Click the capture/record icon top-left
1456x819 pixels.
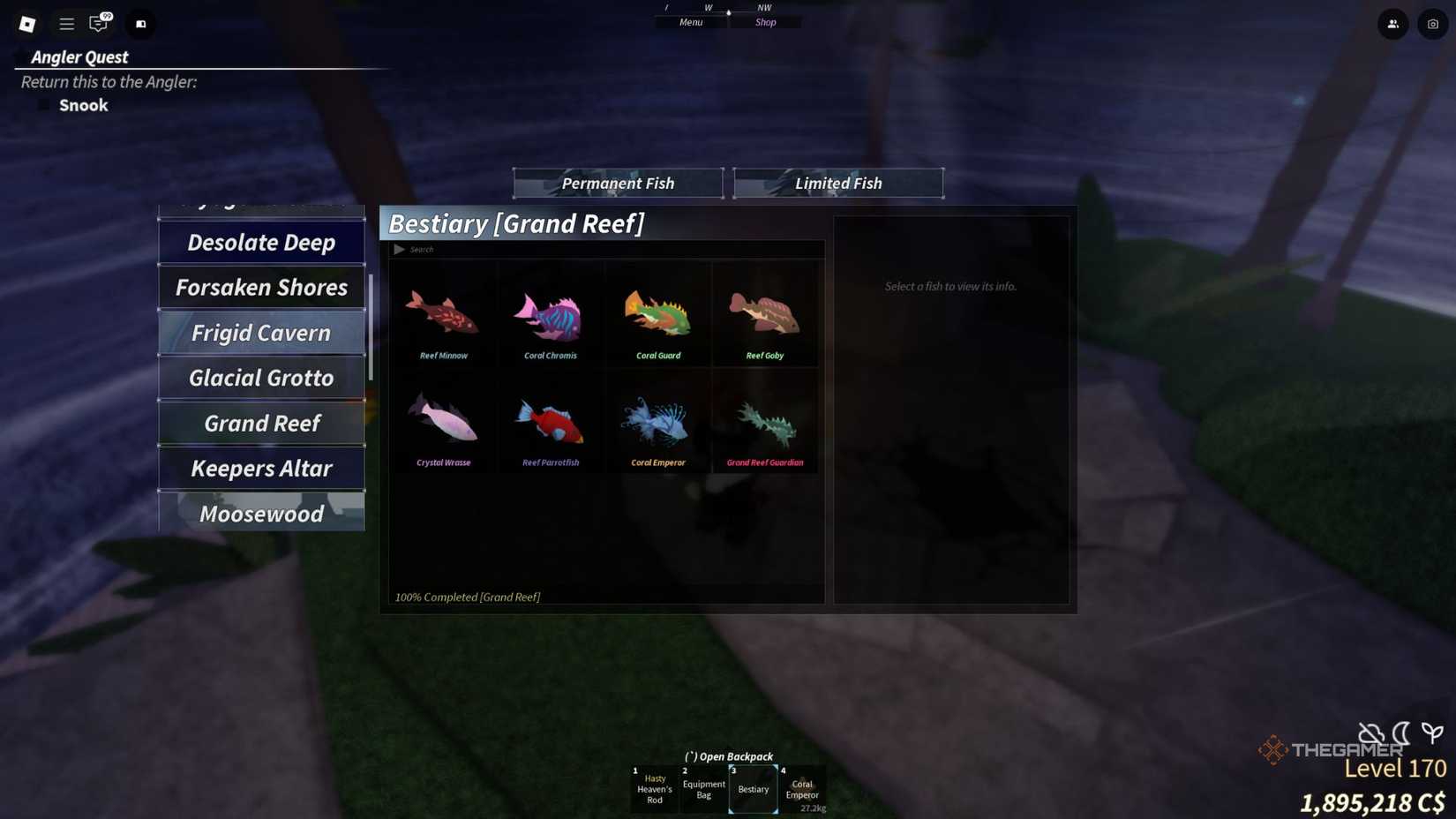tap(140, 24)
